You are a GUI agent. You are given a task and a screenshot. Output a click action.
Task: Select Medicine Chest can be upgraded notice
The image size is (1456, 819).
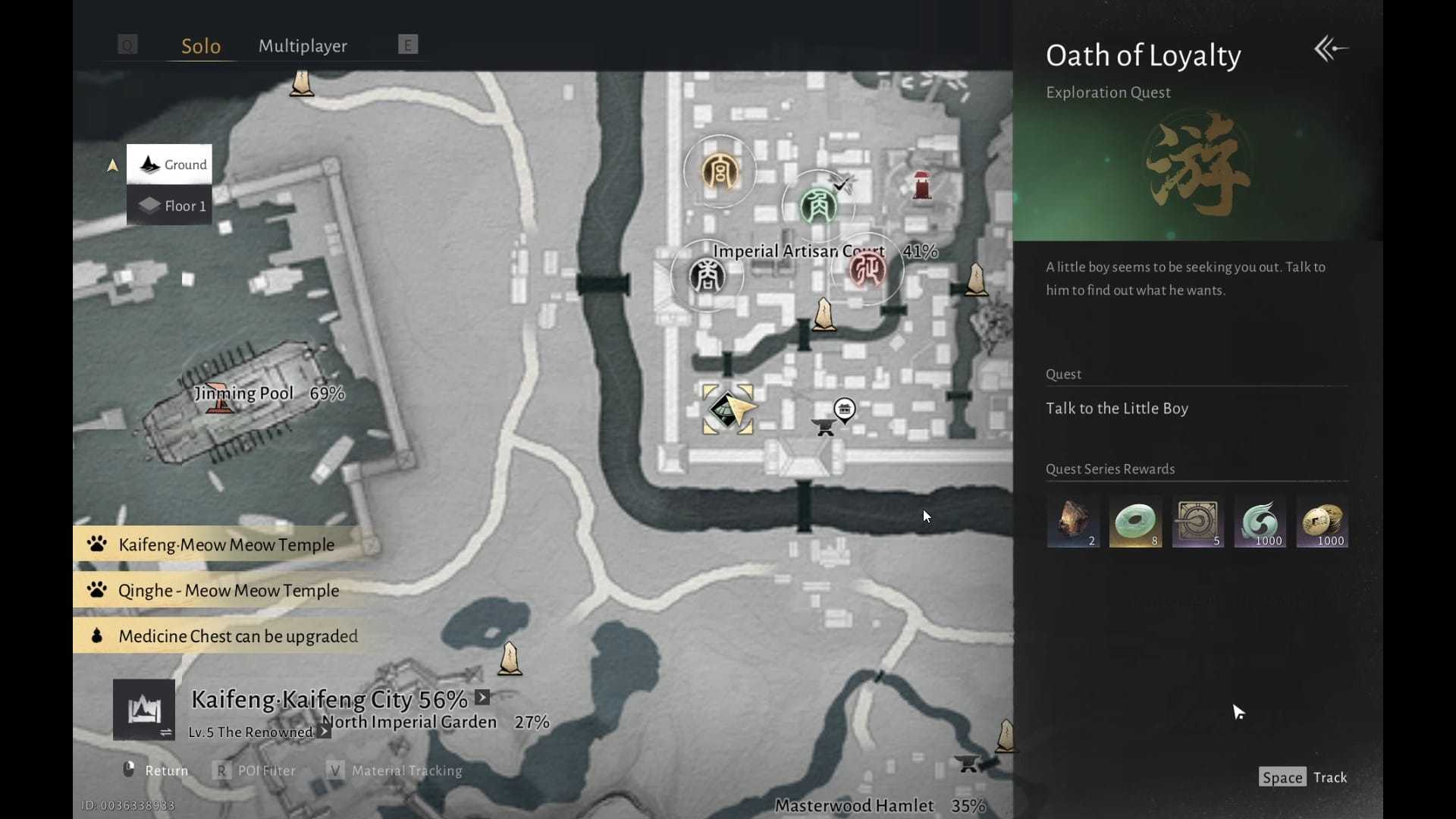pyautogui.click(x=237, y=636)
